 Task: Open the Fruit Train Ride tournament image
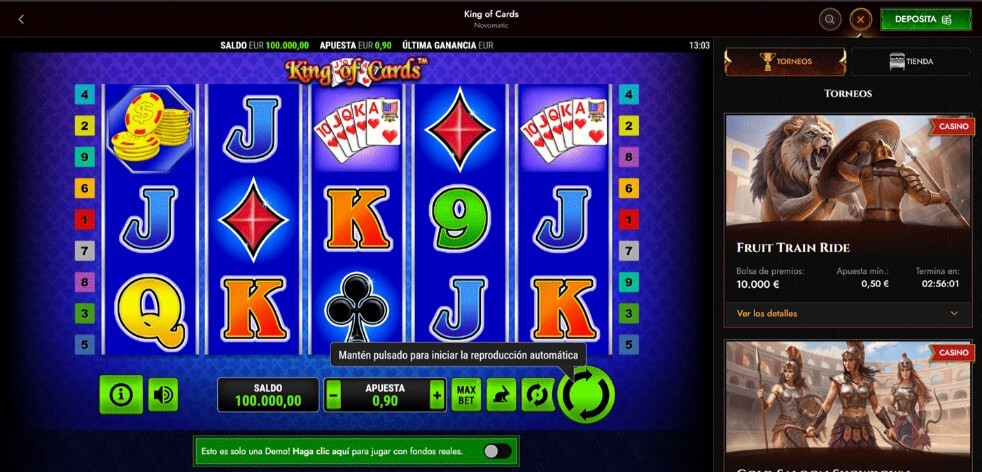tap(847, 170)
